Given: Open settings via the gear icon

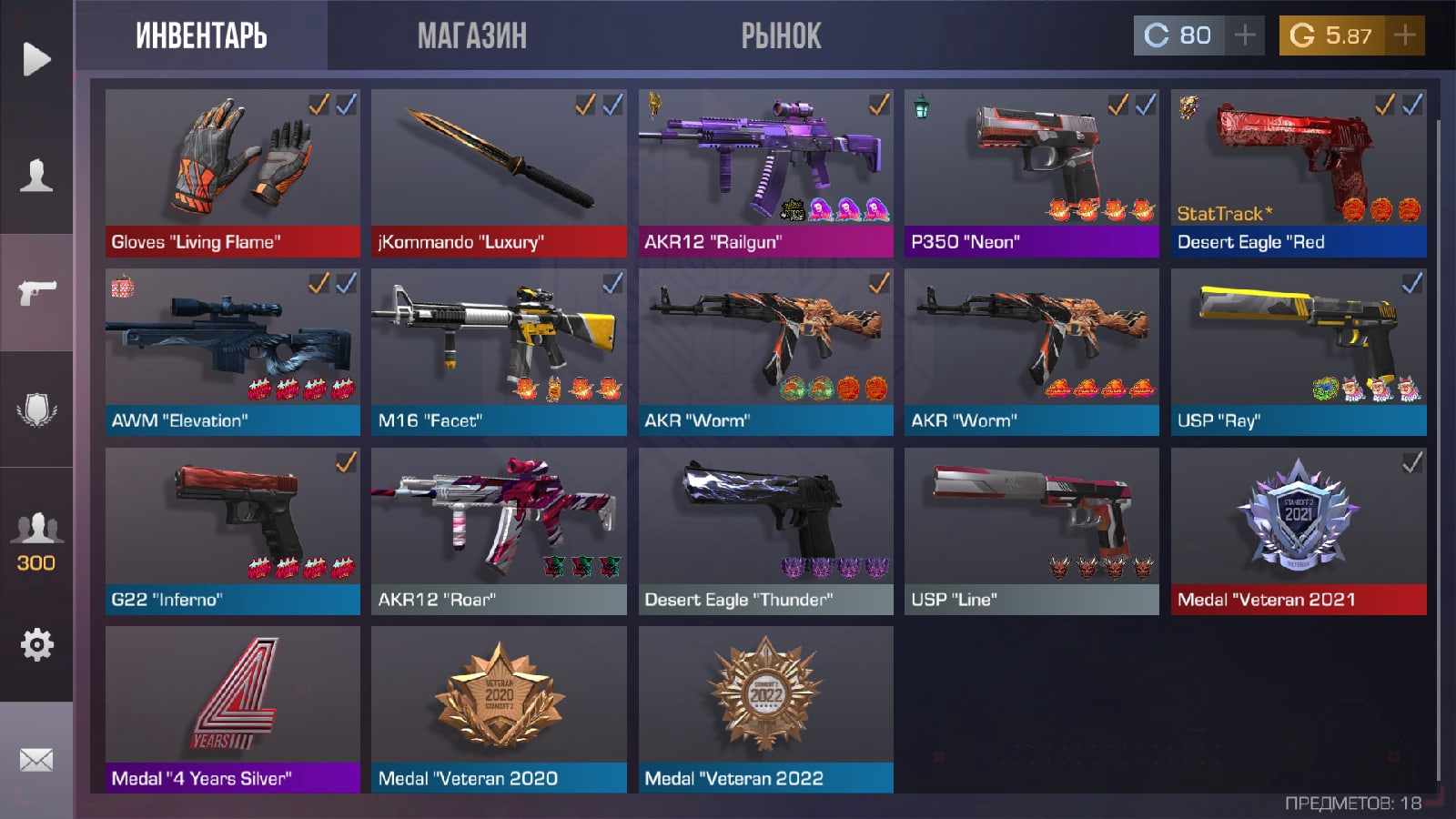Looking at the screenshot, I should [x=36, y=644].
